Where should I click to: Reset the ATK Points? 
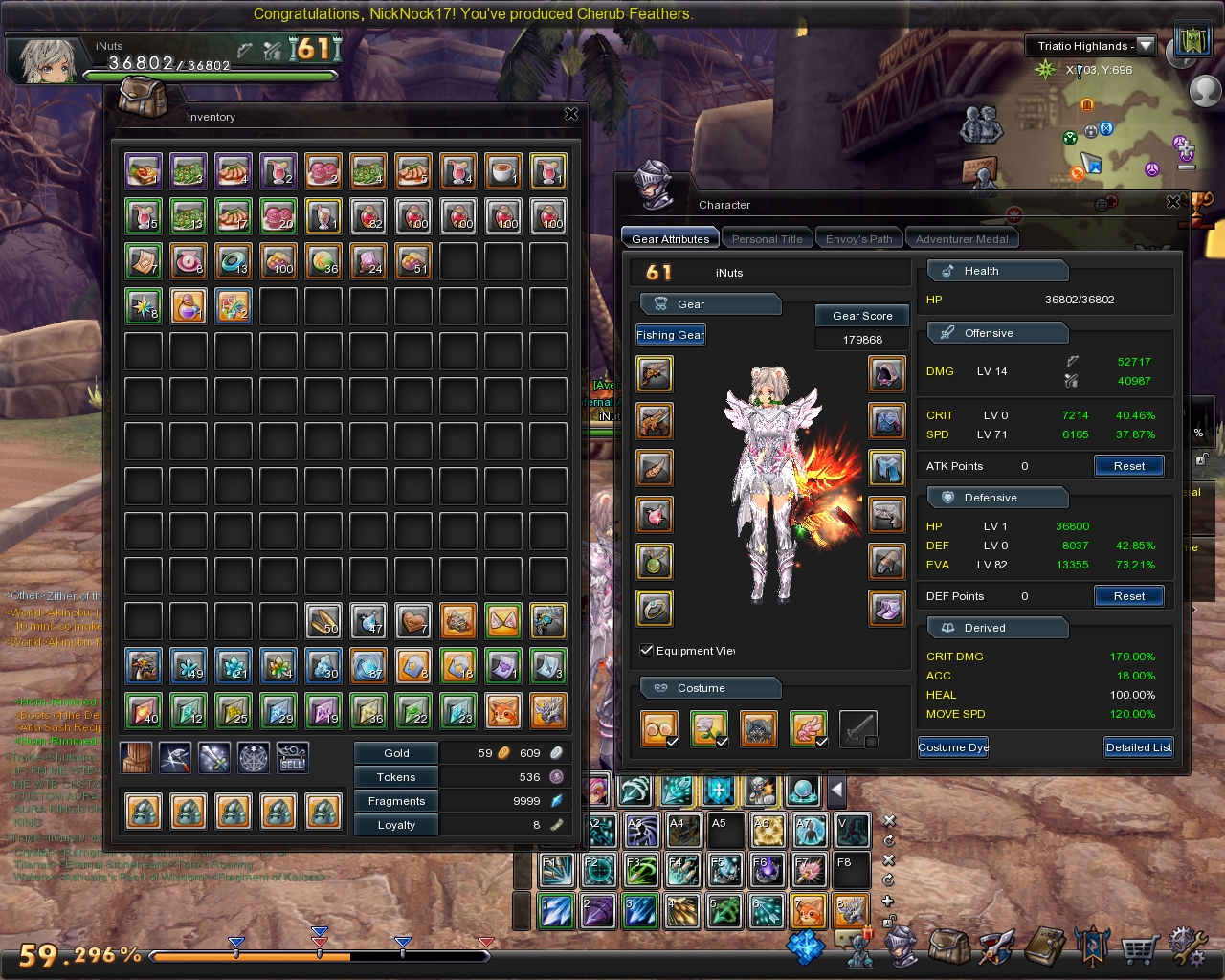coord(1128,466)
